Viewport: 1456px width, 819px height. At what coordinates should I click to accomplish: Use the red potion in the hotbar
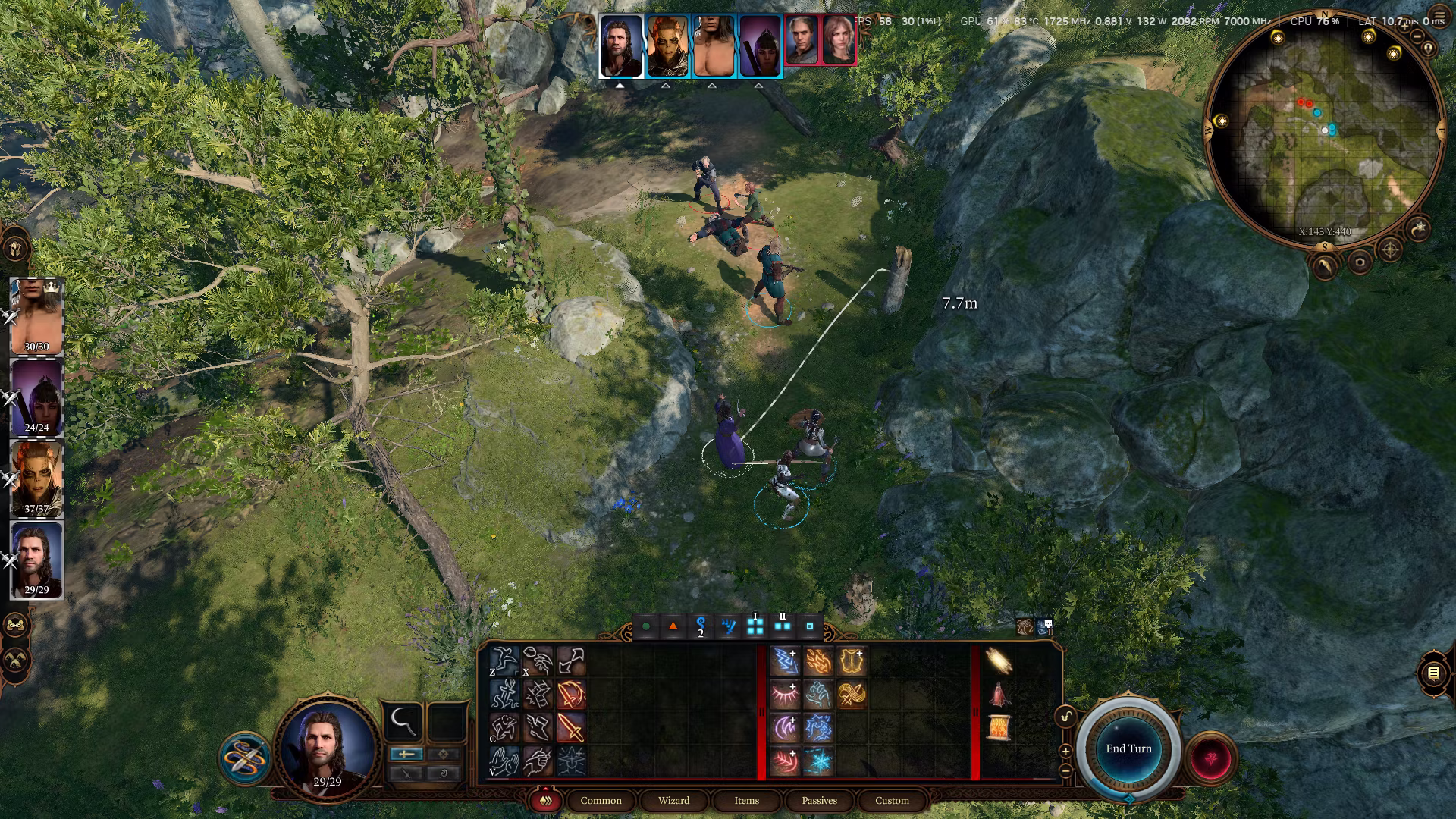999,695
